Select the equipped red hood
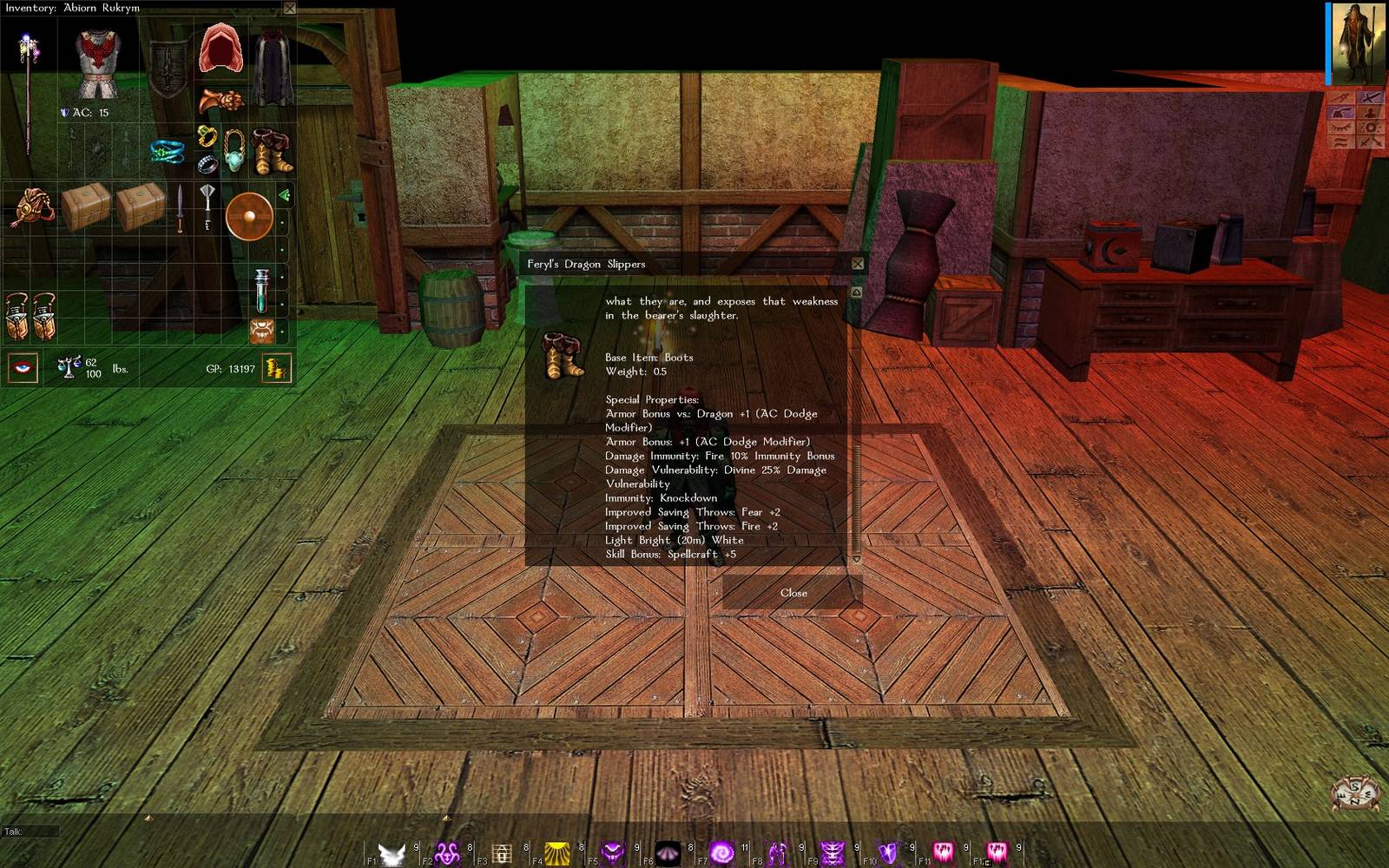This screenshot has width=1389, height=868. (x=221, y=49)
